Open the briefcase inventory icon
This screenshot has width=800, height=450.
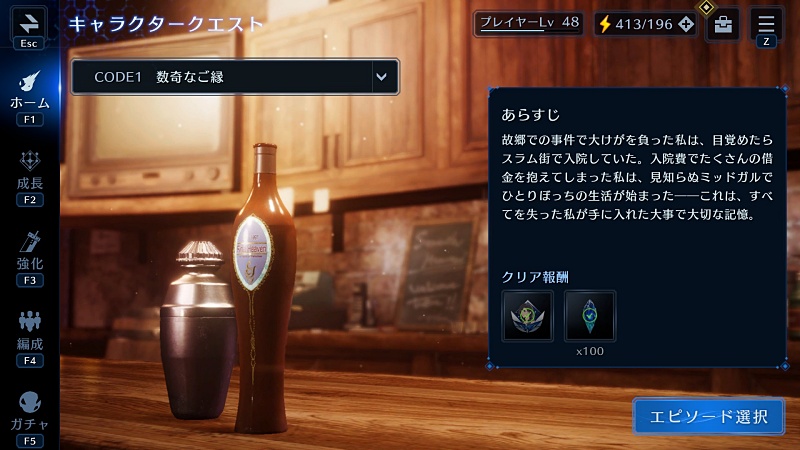pos(723,24)
